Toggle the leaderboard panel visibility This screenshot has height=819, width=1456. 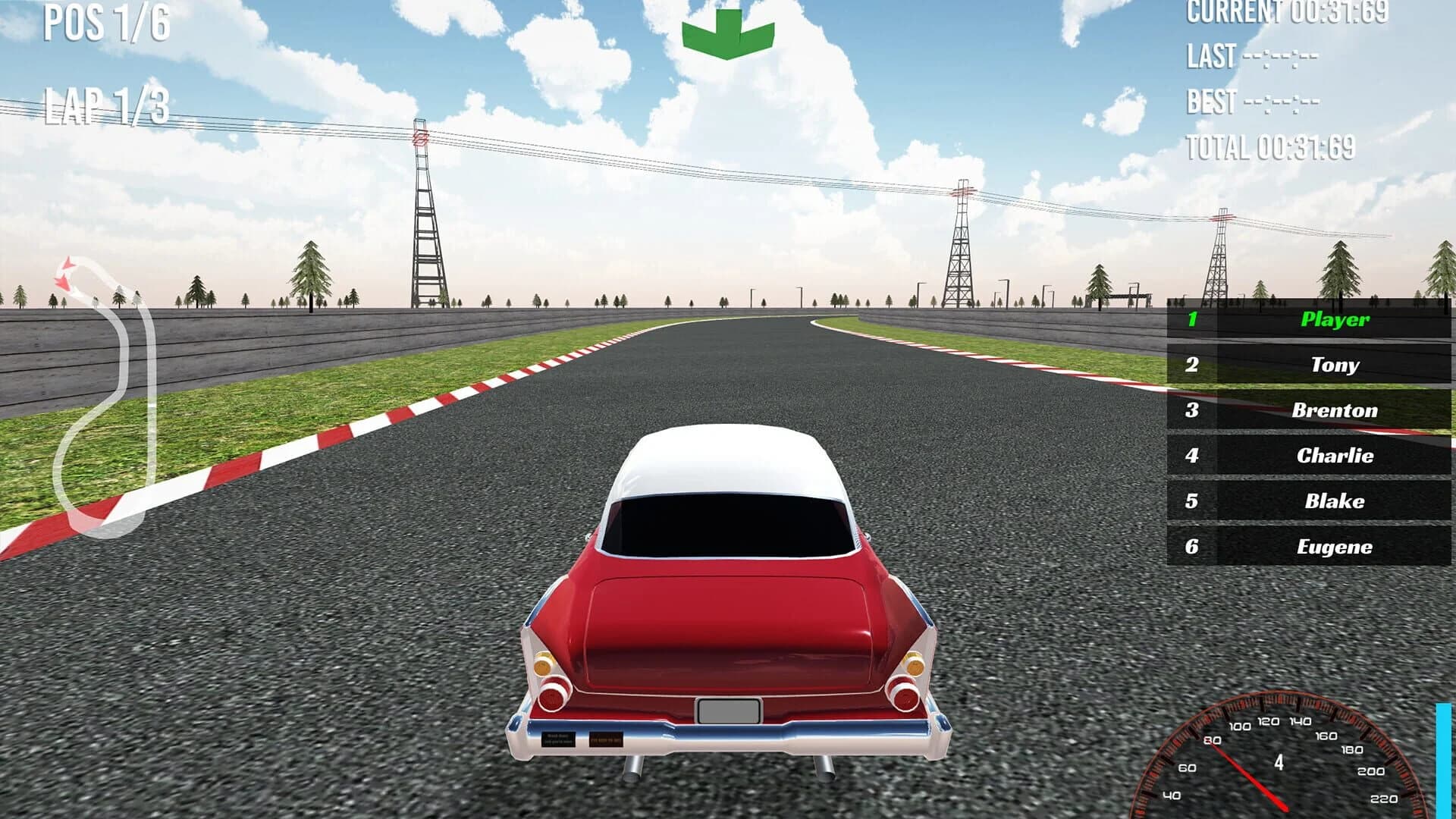(x=1308, y=432)
